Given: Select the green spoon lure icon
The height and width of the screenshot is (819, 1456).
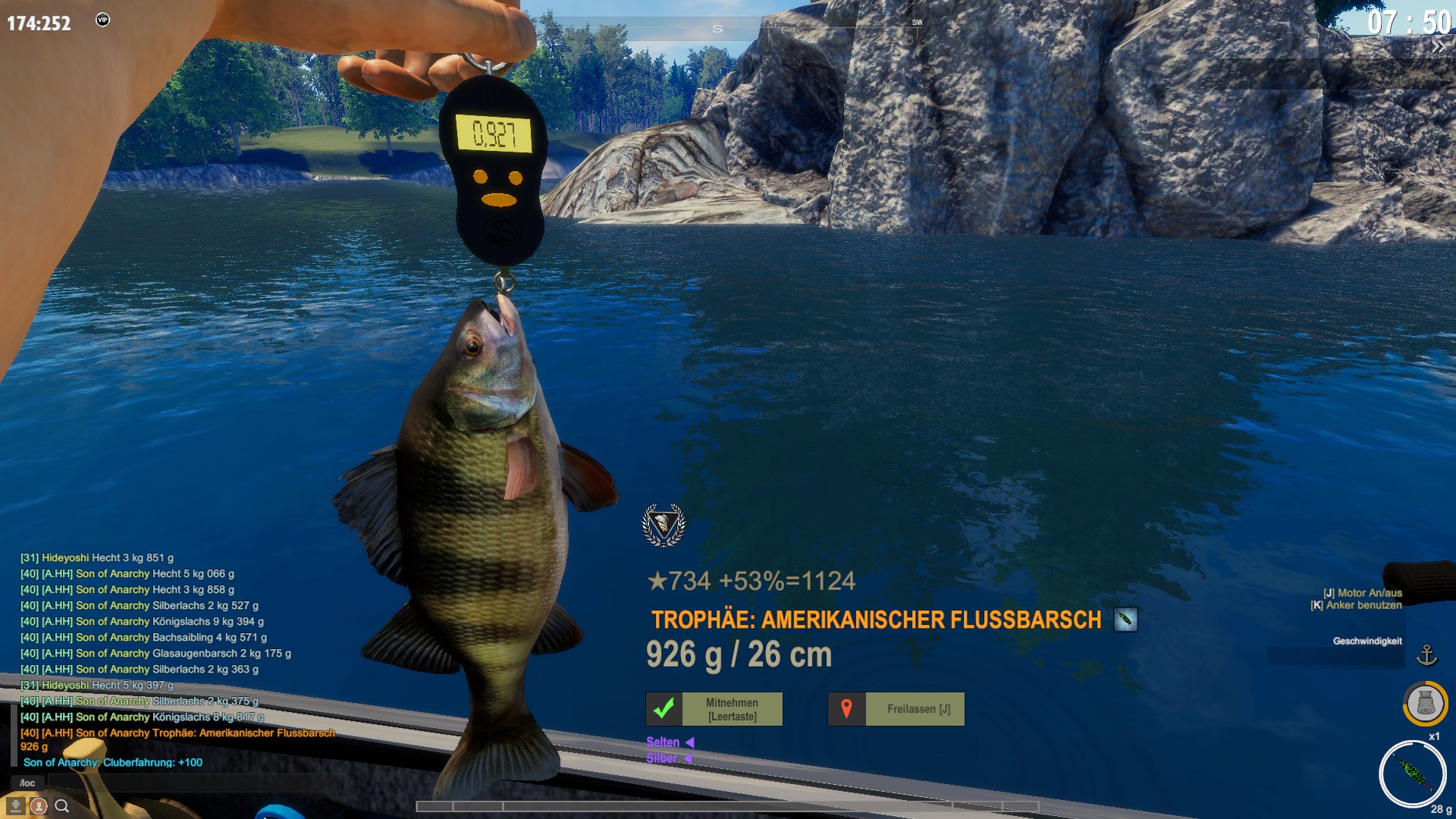Looking at the screenshot, I should (x=1412, y=773).
